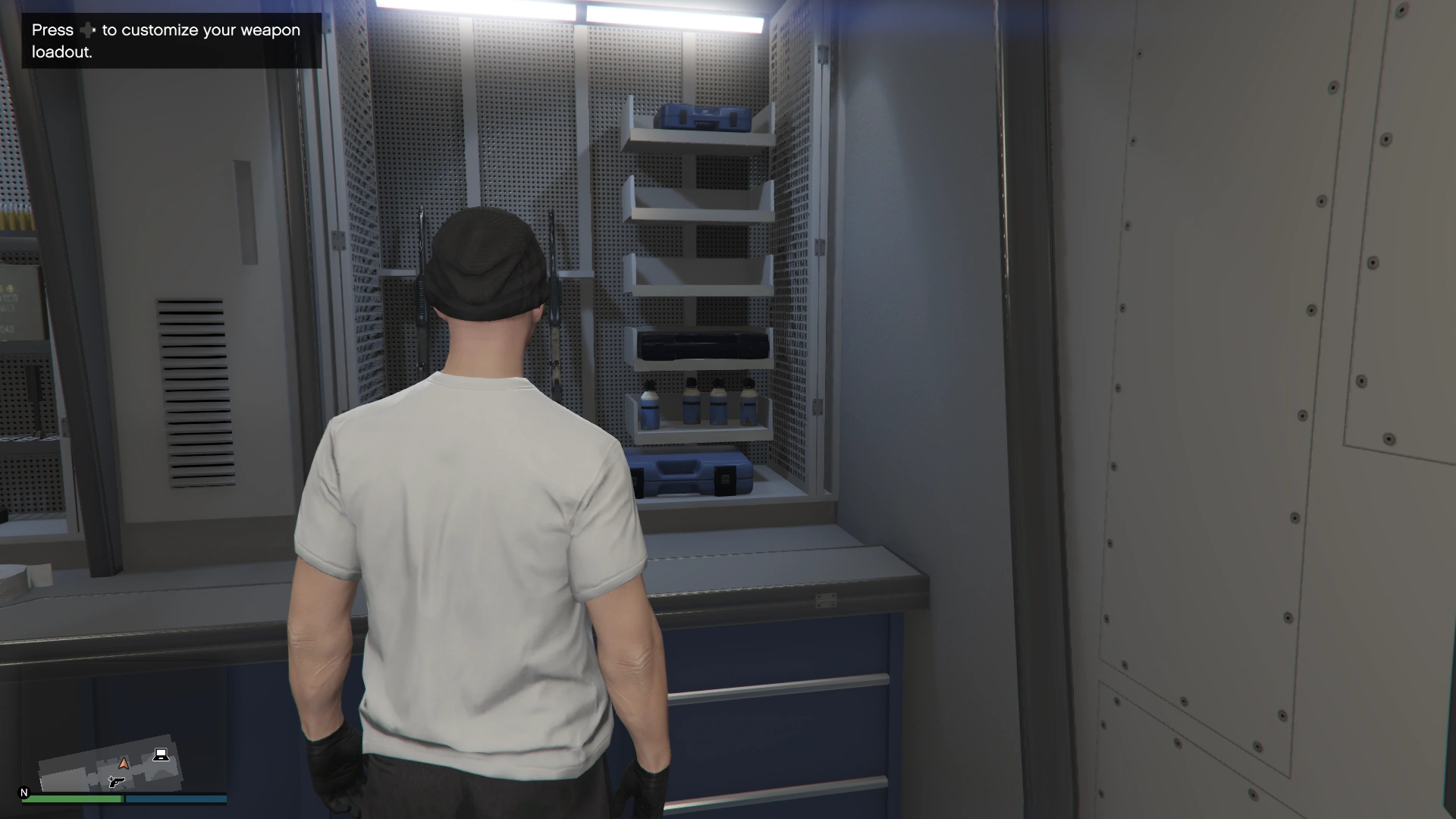The height and width of the screenshot is (819, 1456).
Task: Select the laptop blip on the minimap
Action: pos(161,755)
